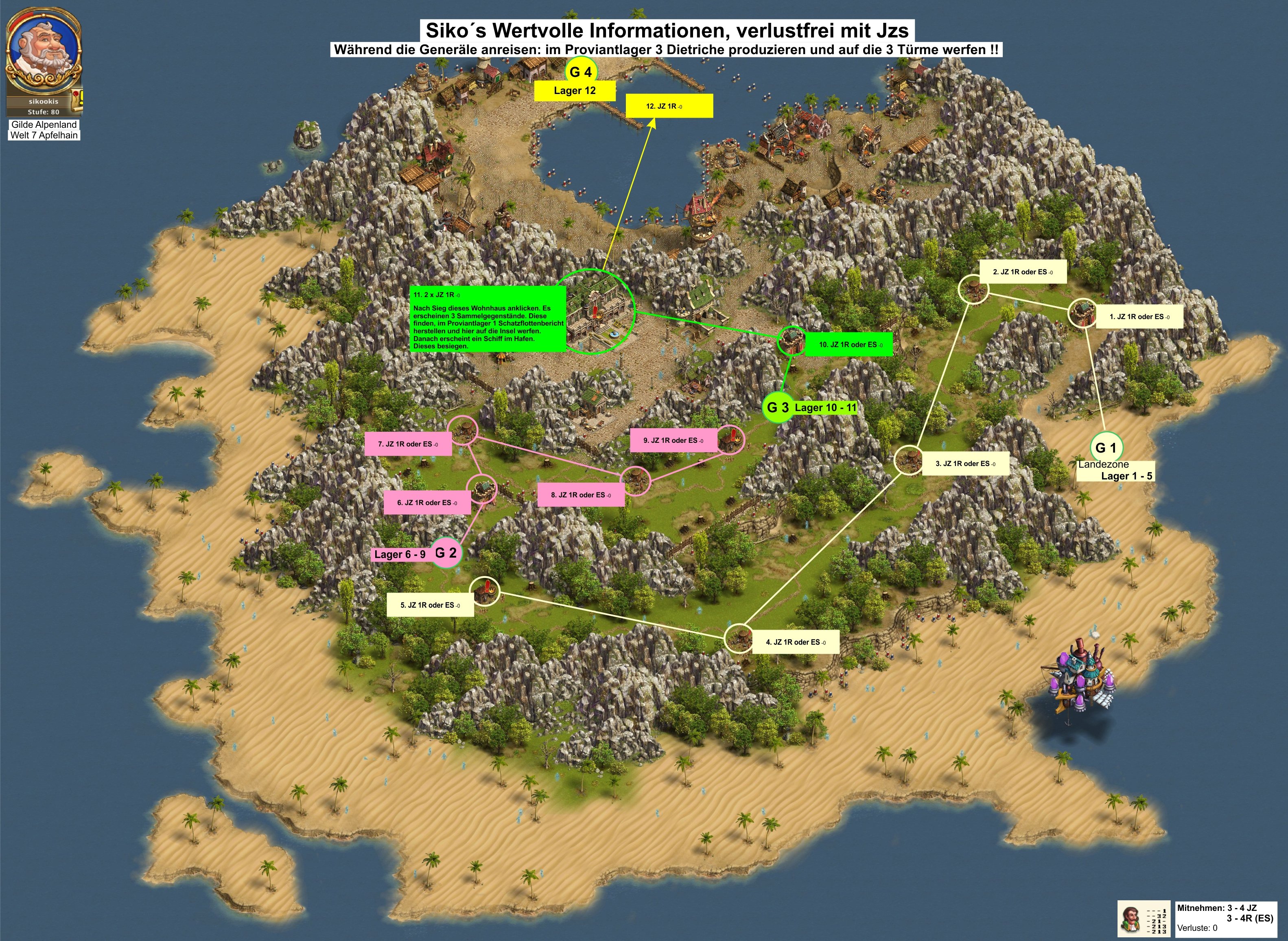
Task: Choose the G 3 general marker
Action: pos(777,407)
